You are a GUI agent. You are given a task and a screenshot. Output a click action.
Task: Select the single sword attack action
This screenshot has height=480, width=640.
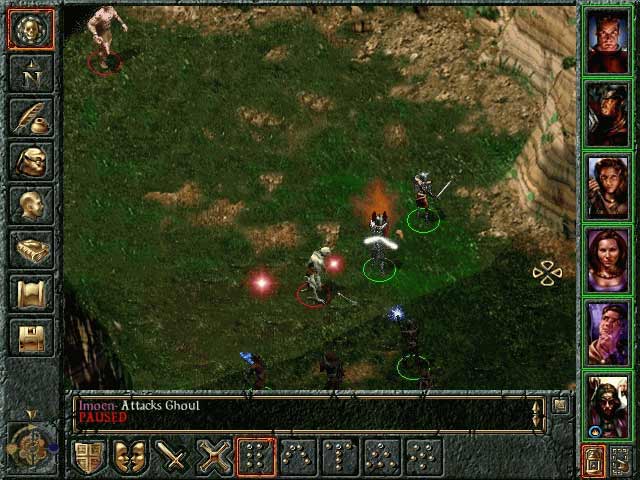point(173,456)
